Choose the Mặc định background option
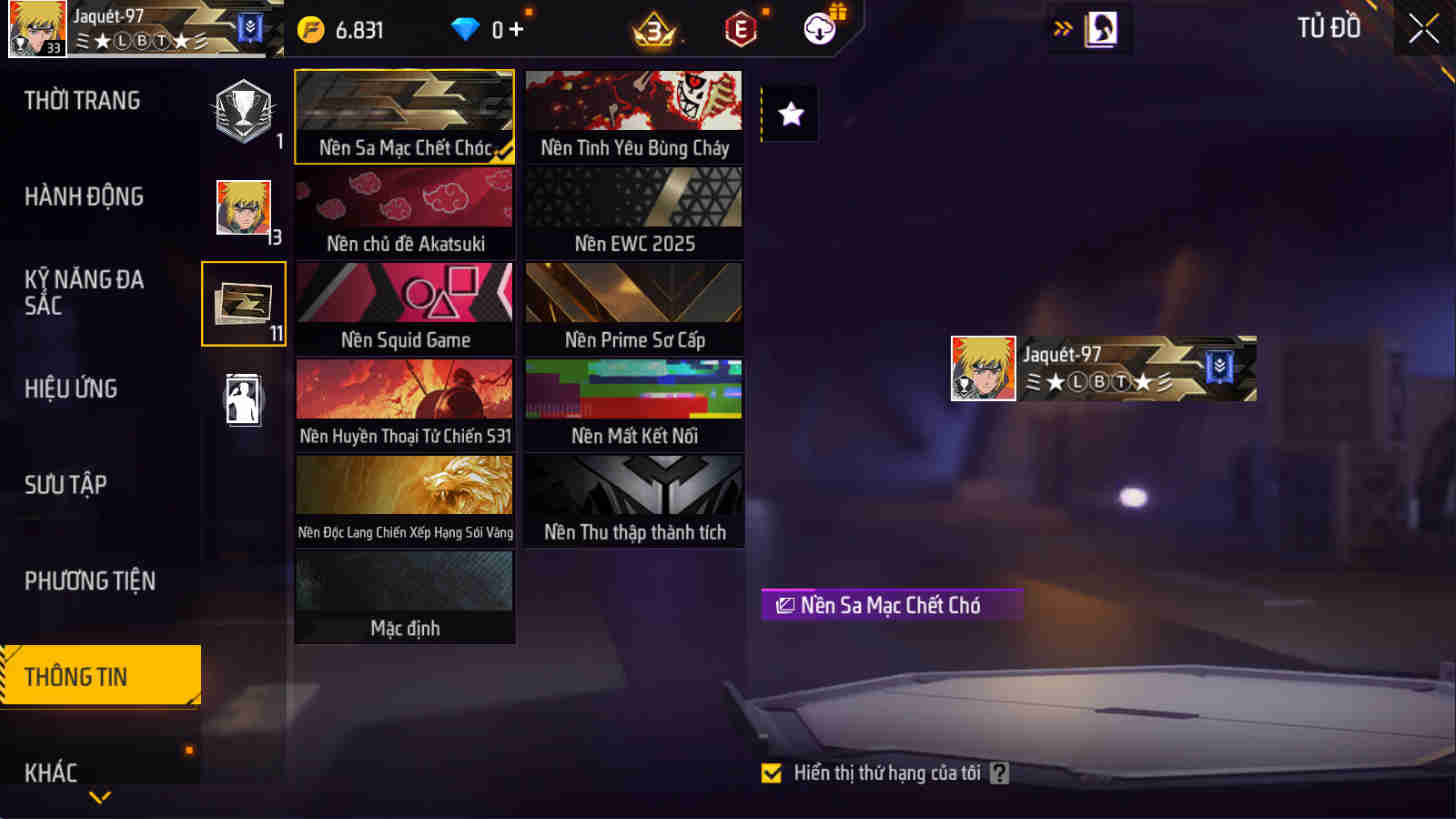Viewport: 1456px width, 819px height. [404, 595]
